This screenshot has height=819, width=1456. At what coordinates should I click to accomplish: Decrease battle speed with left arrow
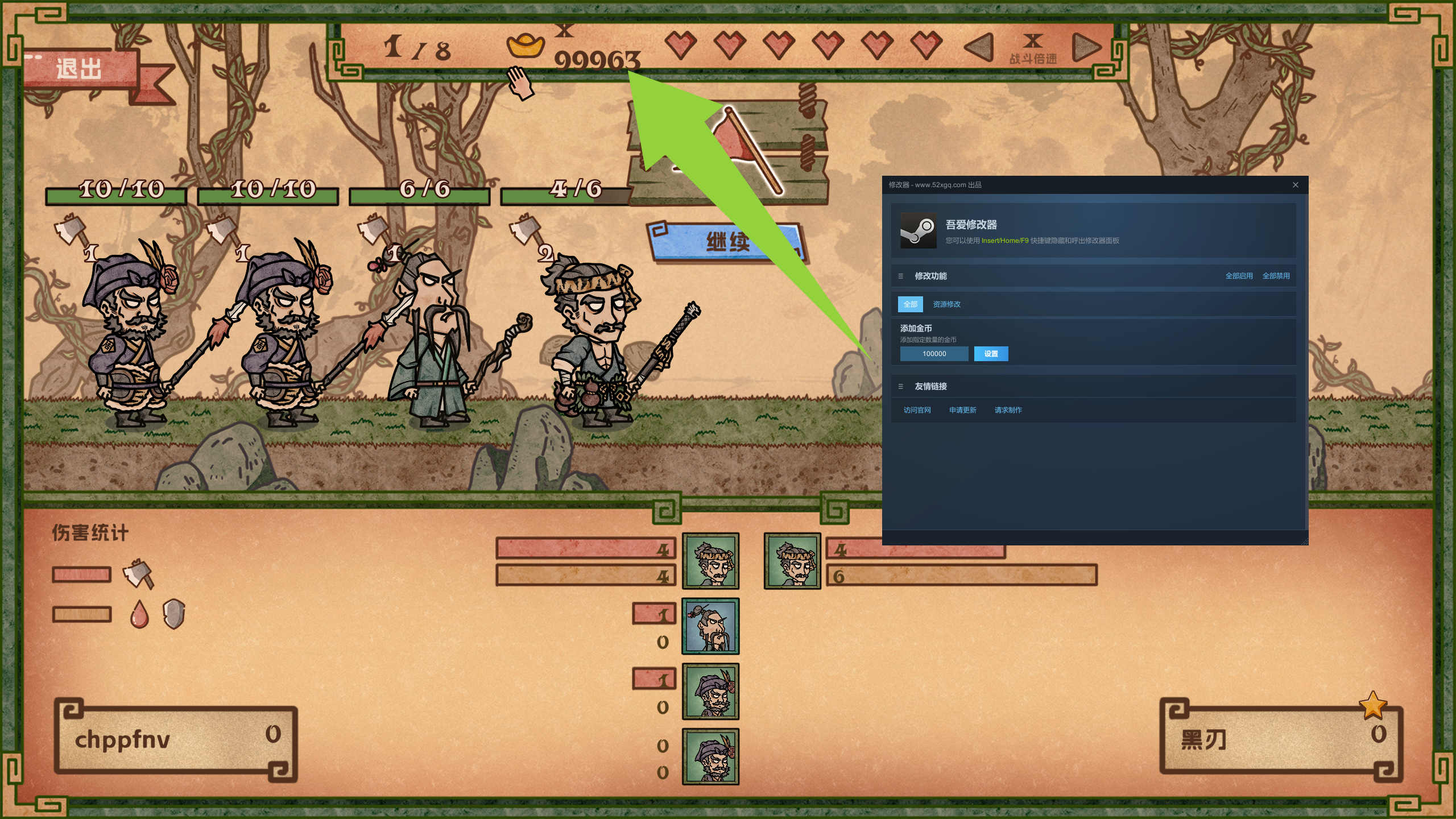coord(979,47)
